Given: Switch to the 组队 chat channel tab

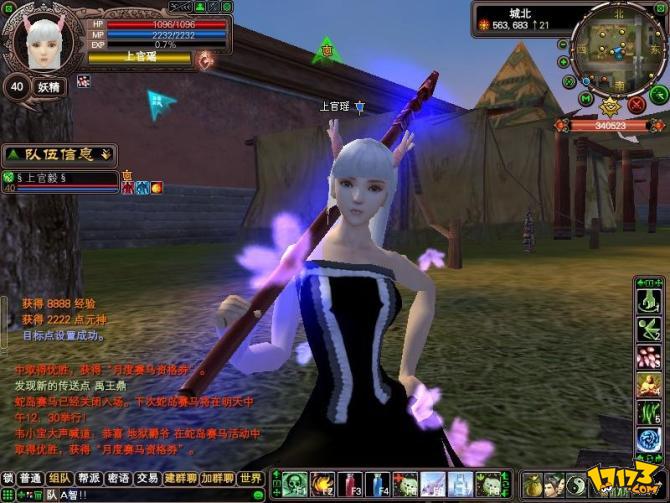Looking at the screenshot, I should tap(60, 478).
